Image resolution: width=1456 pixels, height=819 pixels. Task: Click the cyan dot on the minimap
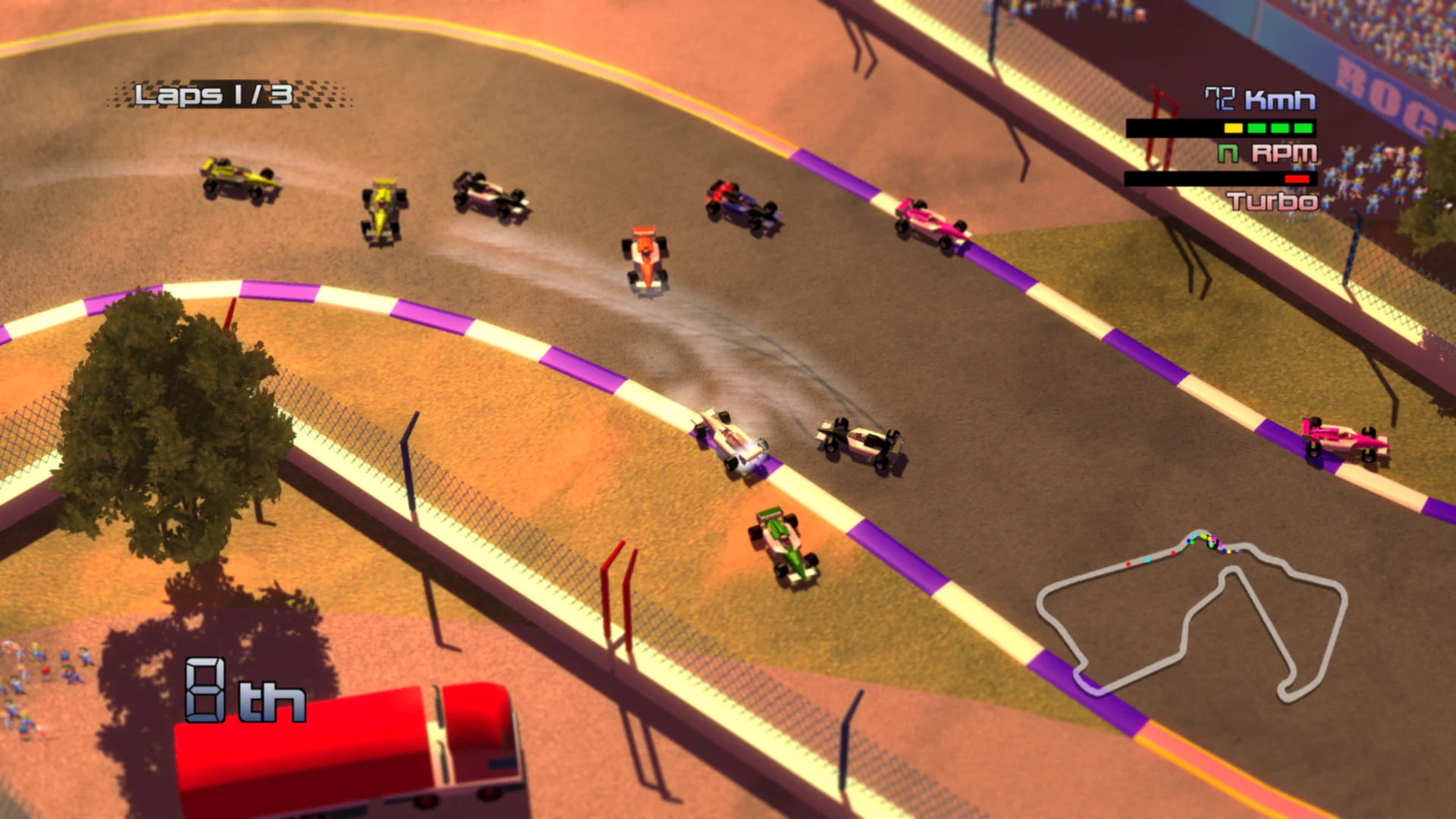[x=1148, y=560]
